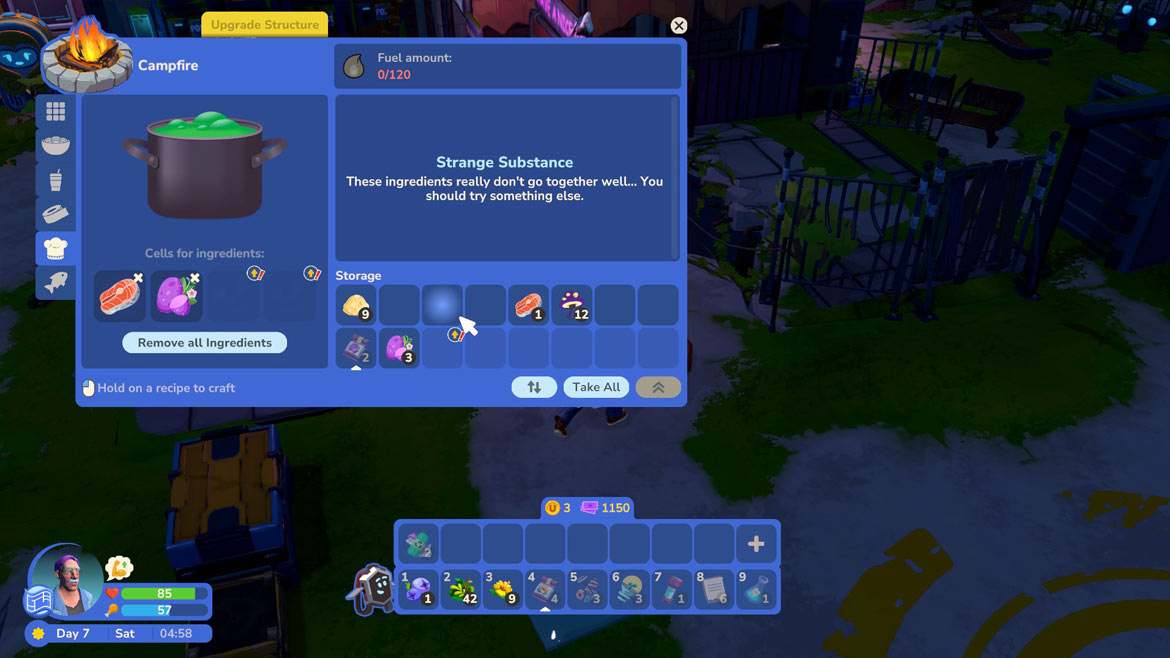This screenshot has height=658, width=1170.
Task: Select the potion flask in hotbar slot 9
Action: tap(756, 589)
